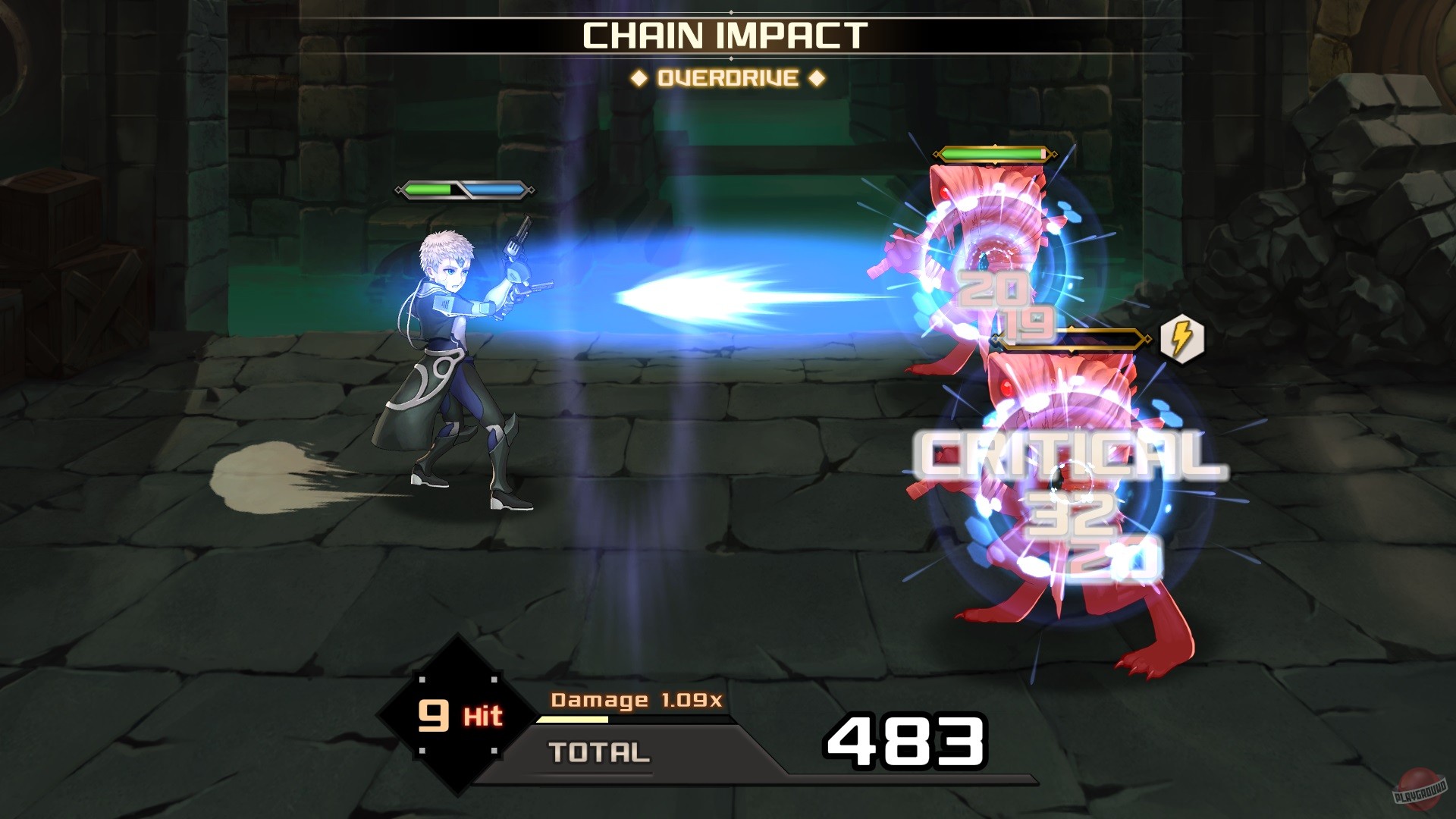Image resolution: width=1456 pixels, height=819 pixels.
Task: Click the Damage 1.09x multiplier text
Action: 639,700
